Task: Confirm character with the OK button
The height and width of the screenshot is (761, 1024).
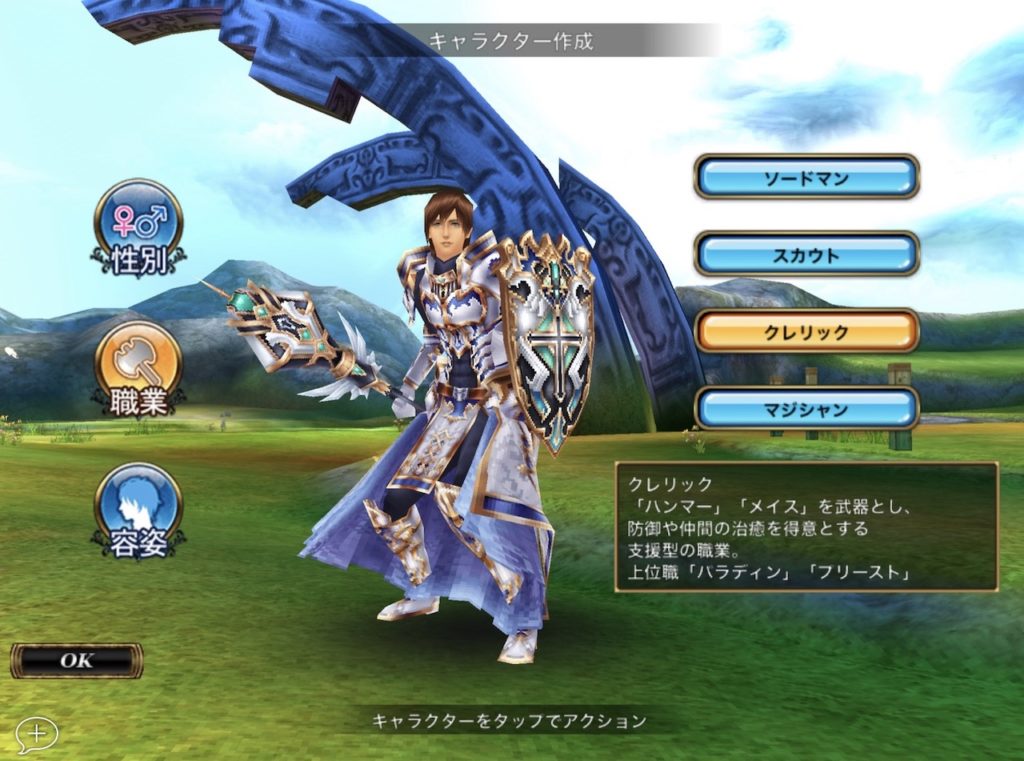Action: (76, 661)
